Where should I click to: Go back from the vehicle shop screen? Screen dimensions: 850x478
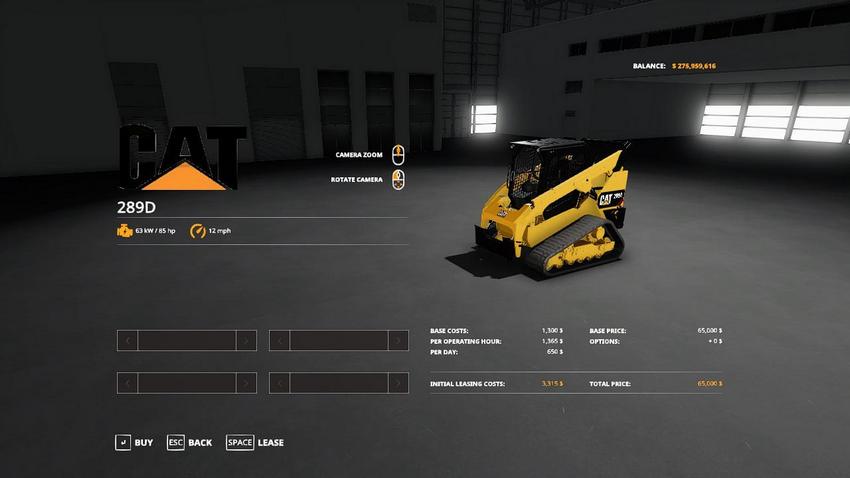click(189, 442)
